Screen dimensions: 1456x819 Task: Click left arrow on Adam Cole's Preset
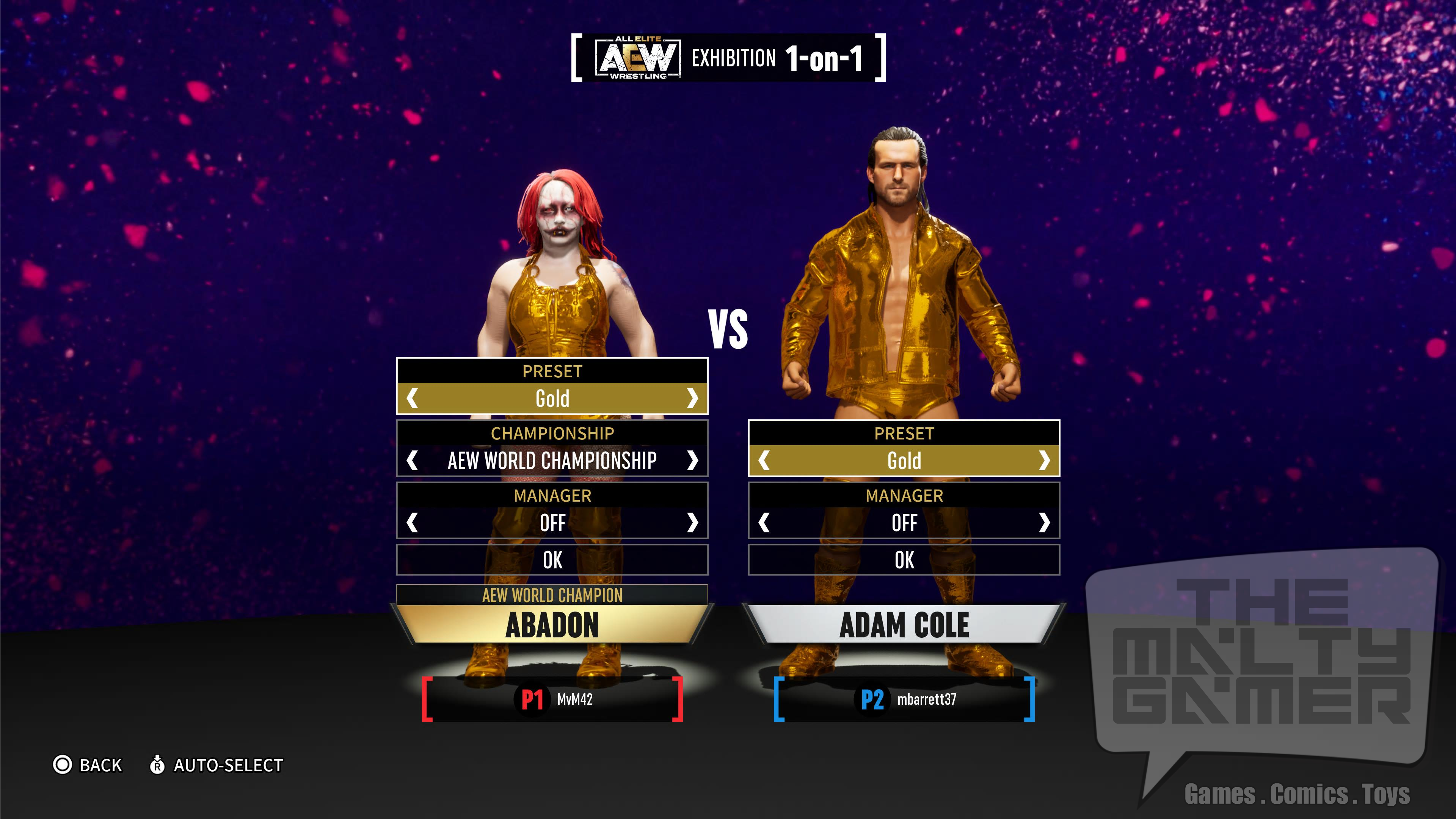(764, 461)
